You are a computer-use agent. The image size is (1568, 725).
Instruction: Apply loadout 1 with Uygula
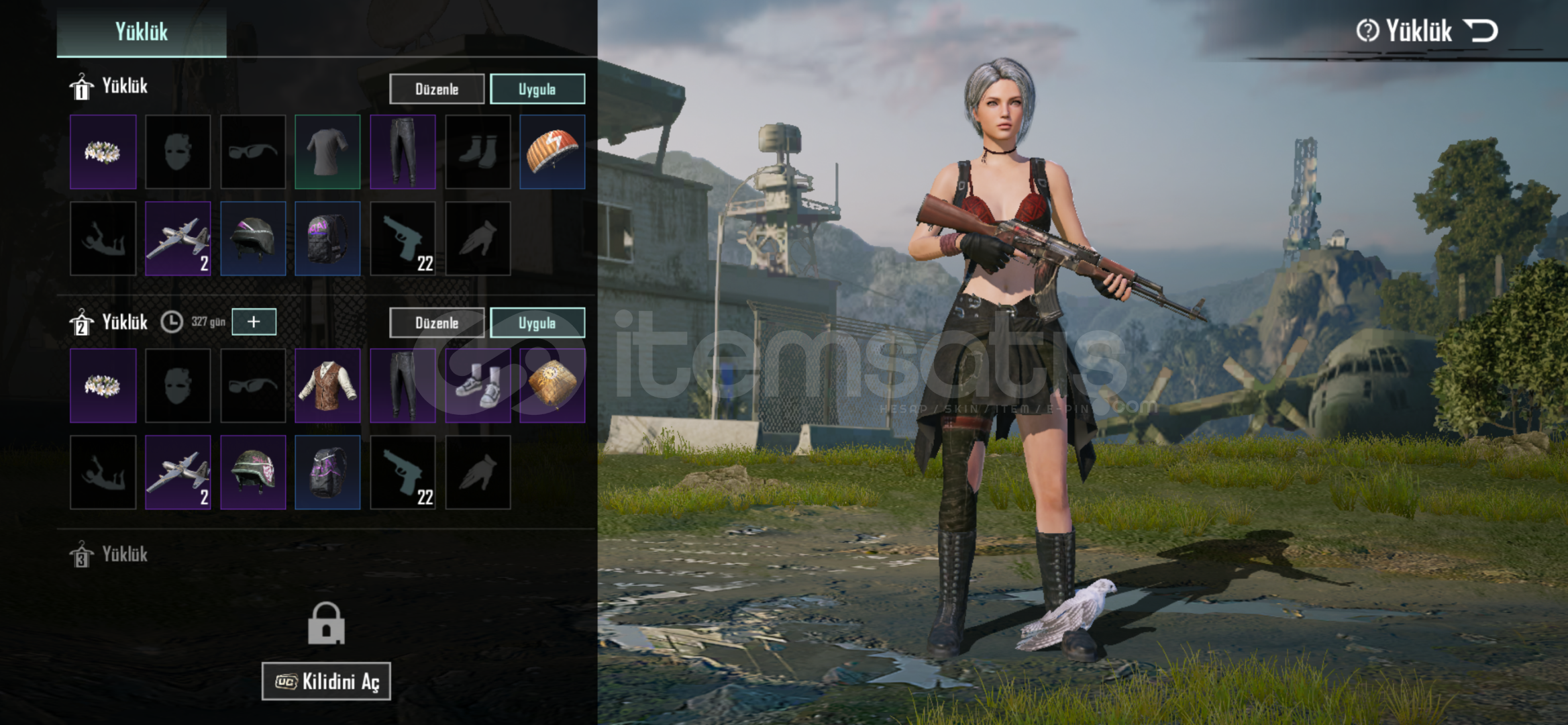[x=537, y=89]
